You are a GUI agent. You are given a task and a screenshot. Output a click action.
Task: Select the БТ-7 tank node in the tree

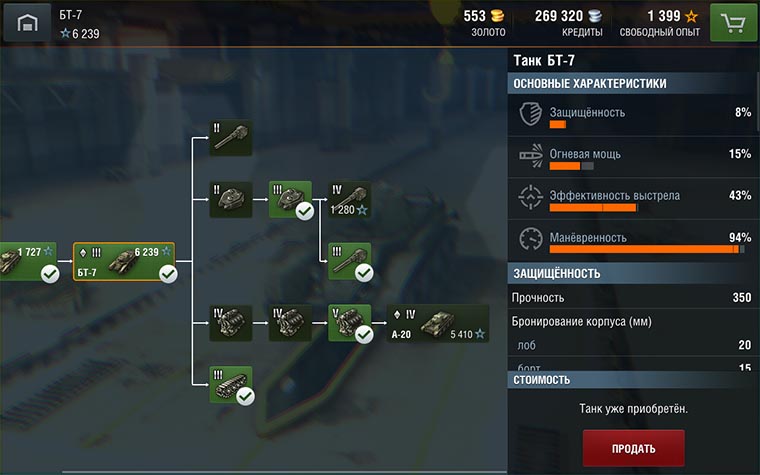(124, 263)
